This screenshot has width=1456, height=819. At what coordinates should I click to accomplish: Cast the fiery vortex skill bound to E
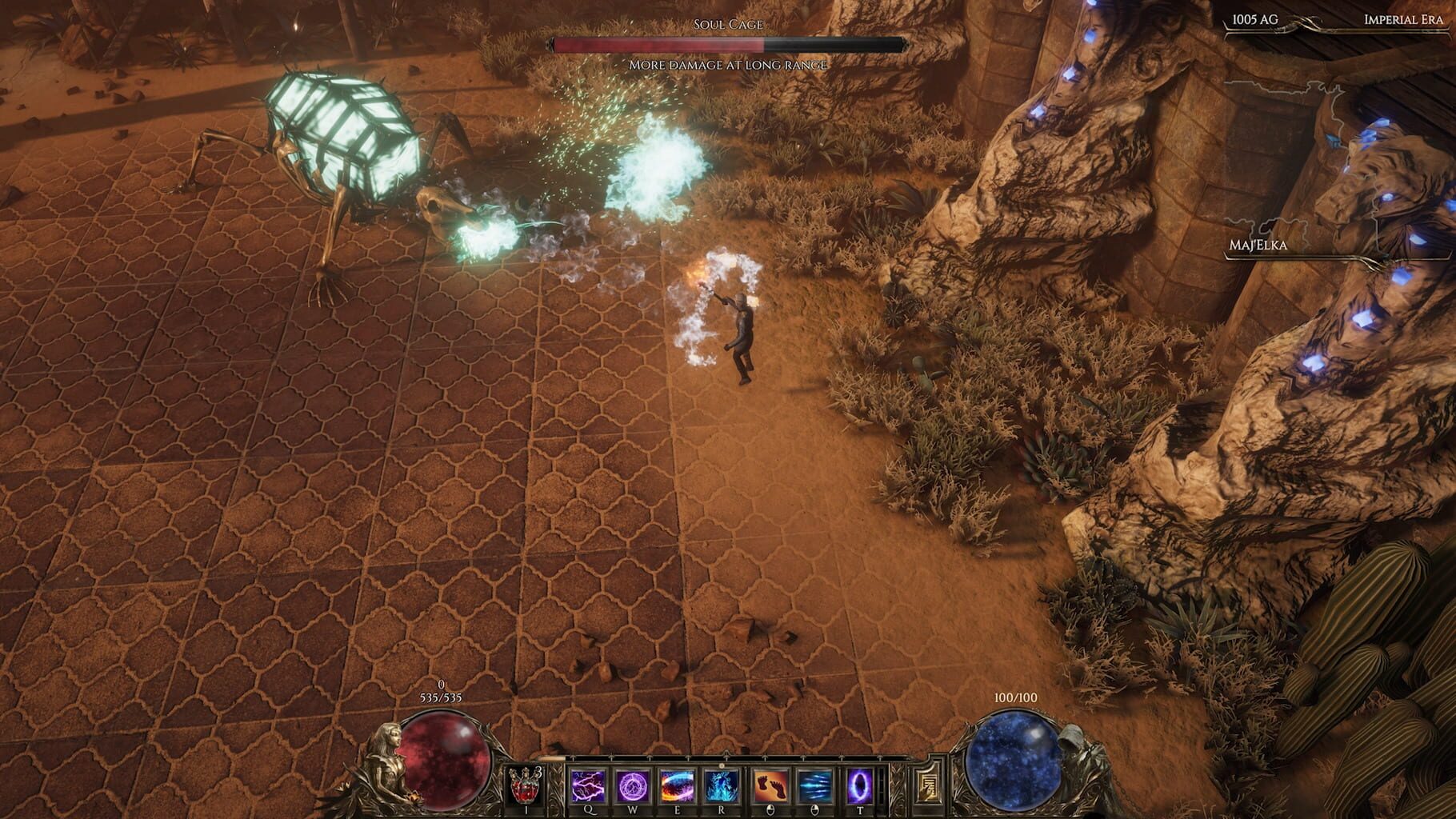click(675, 787)
